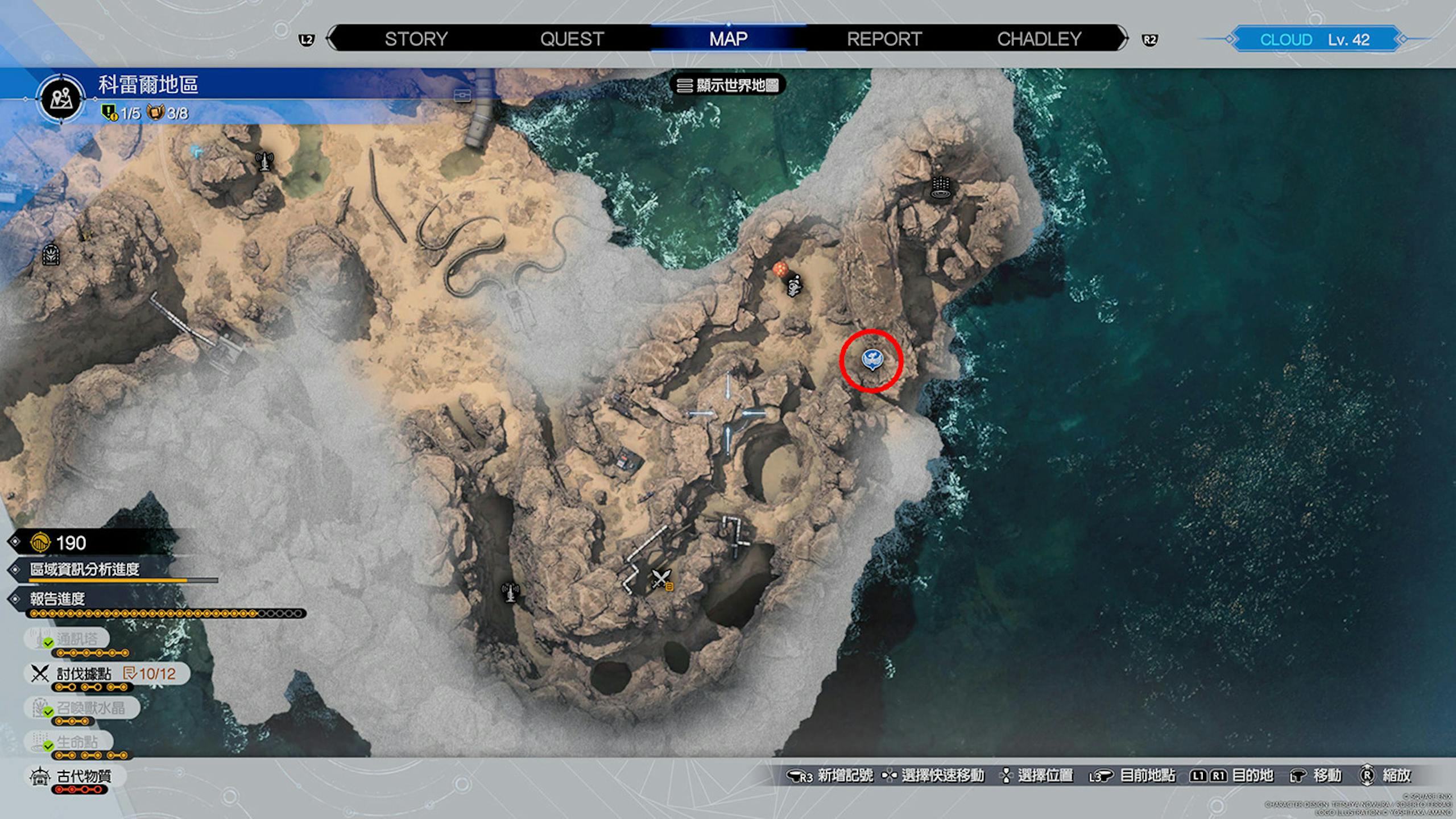Click the red mushroom marker on the map
The height and width of the screenshot is (819, 1456).
tap(780, 269)
